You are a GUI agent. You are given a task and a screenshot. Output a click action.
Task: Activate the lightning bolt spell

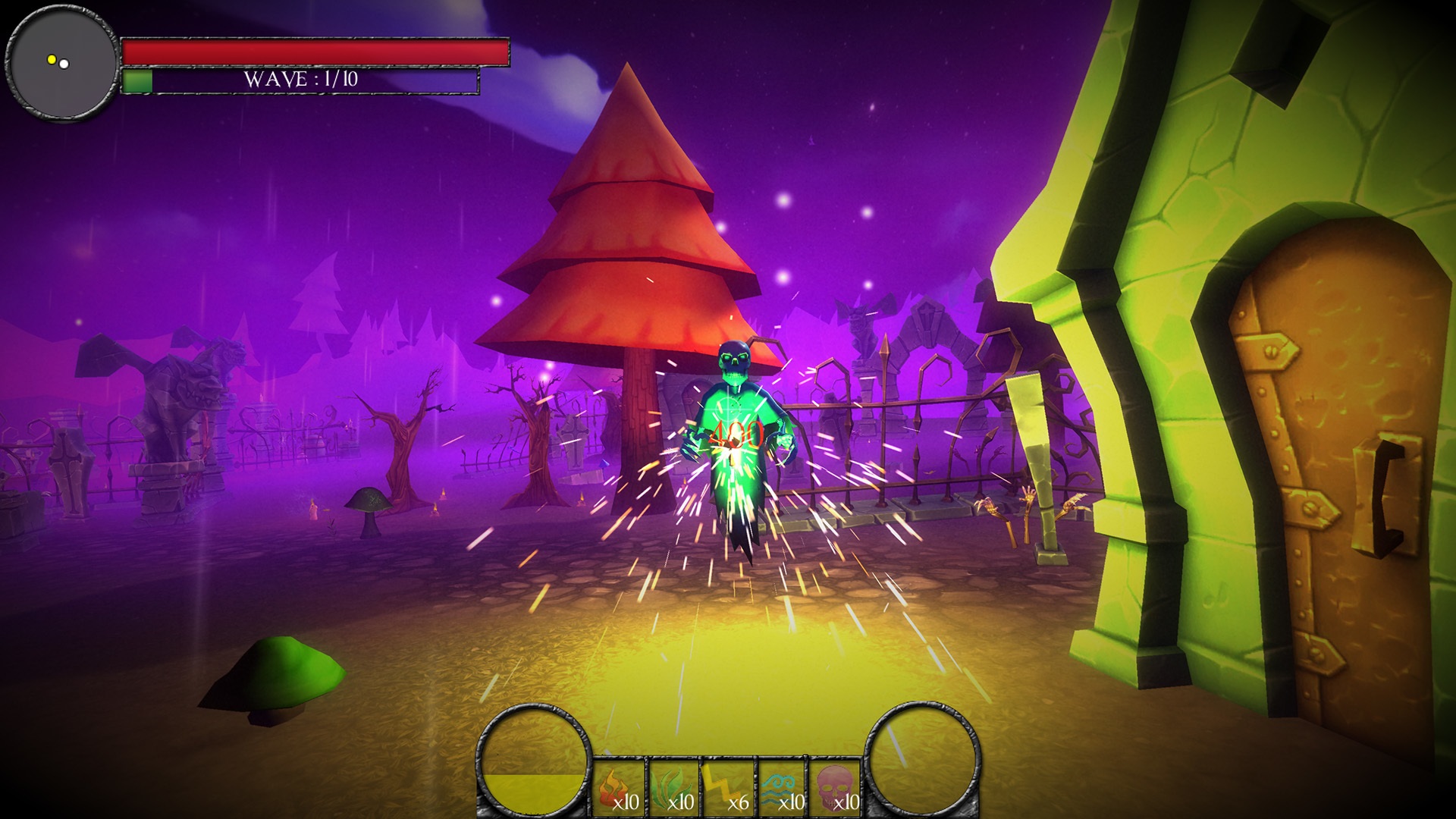728,789
